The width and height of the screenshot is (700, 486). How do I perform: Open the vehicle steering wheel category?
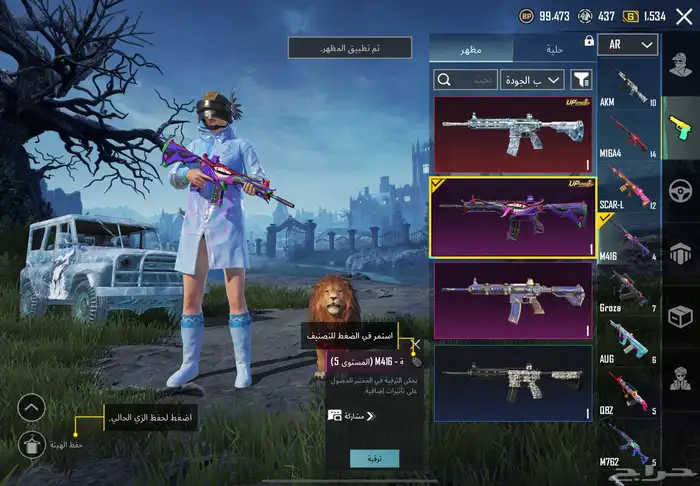pyautogui.click(x=680, y=190)
